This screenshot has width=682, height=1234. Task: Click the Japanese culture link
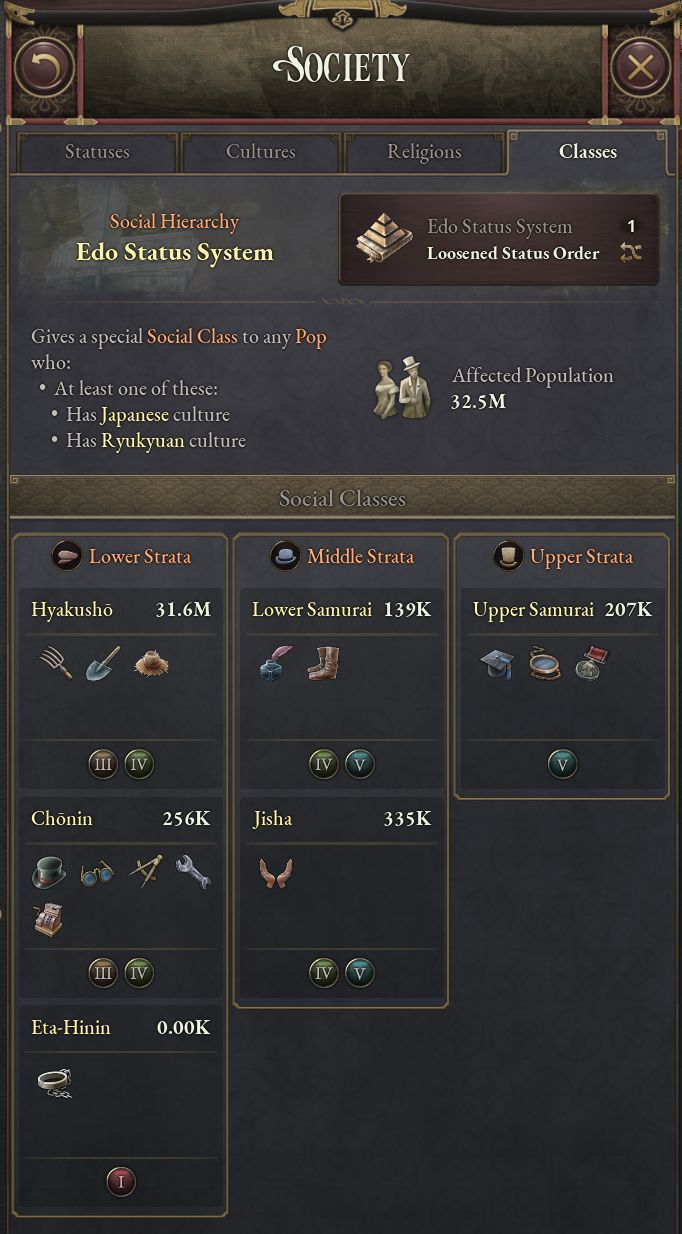(x=135, y=414)
